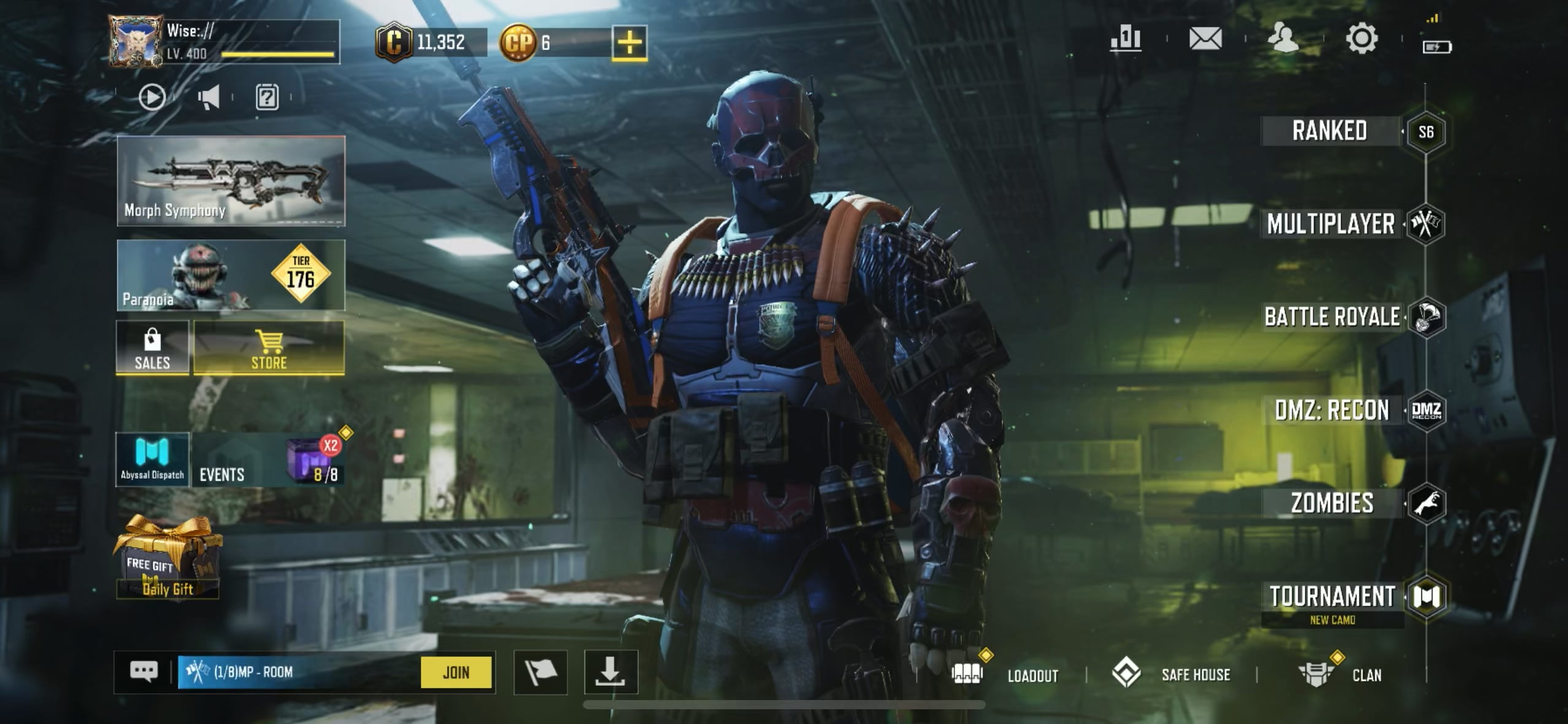
Task: Select Multiplayer mode
Action: [1331, 224]
